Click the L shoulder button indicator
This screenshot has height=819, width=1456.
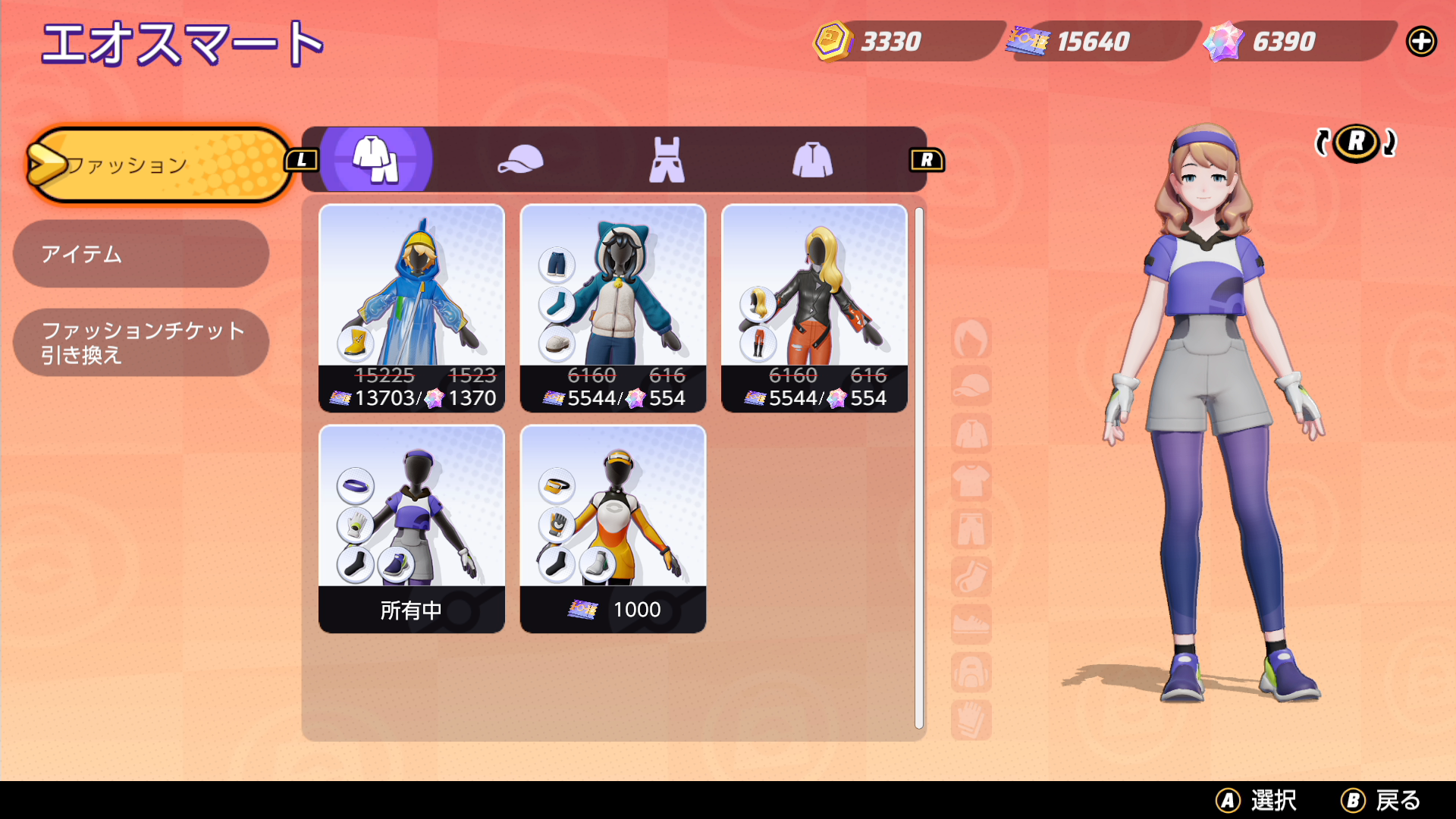[x=301, y=159]
